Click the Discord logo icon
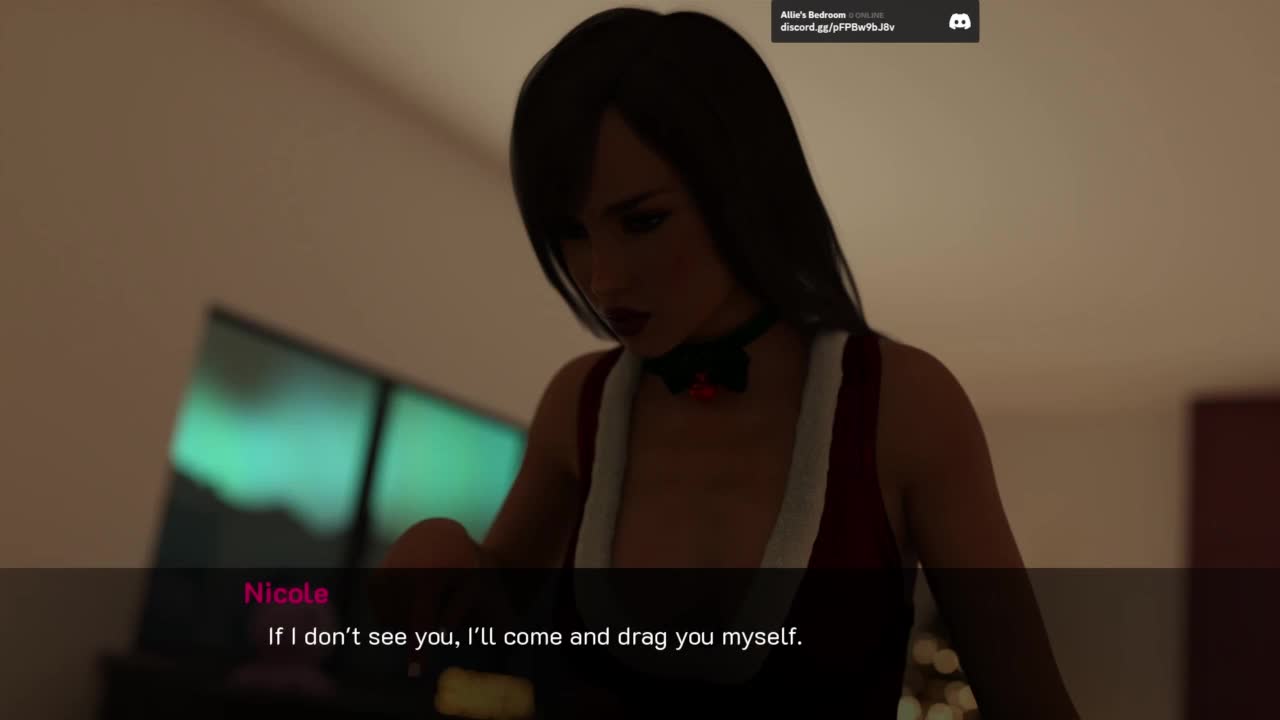Screen dimensions: 1280x720 point(959,21)
